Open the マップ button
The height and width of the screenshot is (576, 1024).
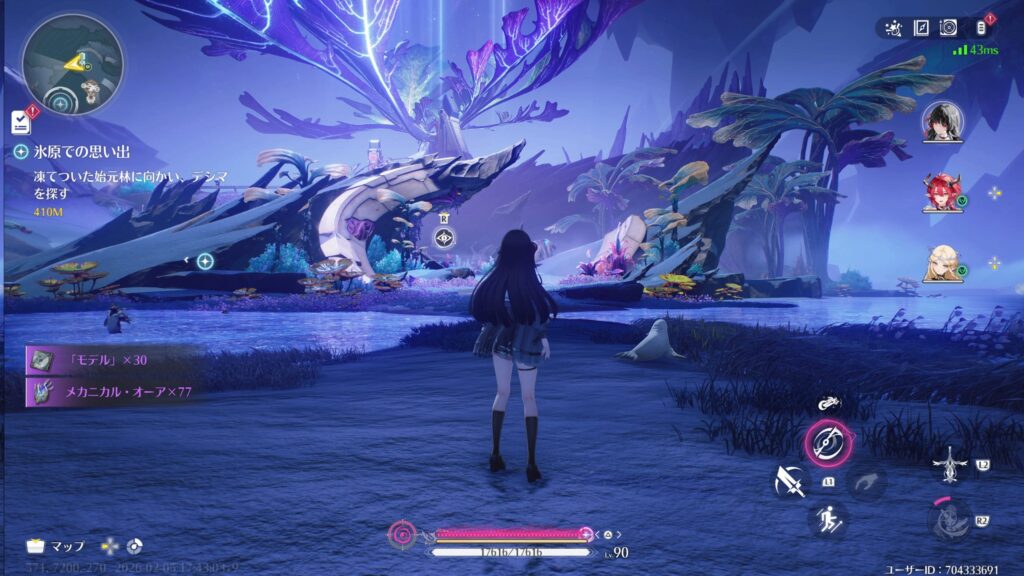[56, 546]
